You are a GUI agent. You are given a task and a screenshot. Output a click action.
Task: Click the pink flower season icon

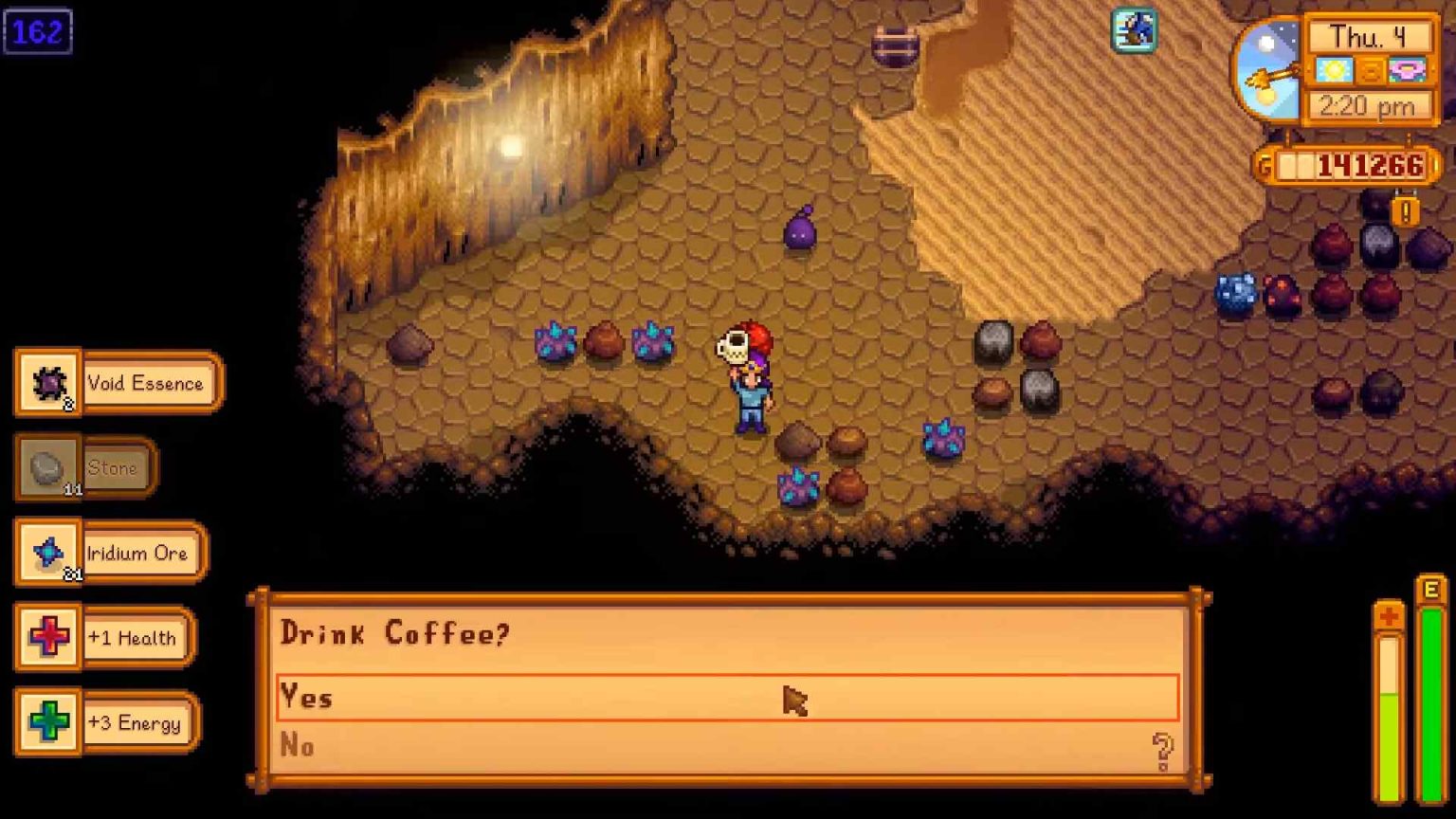(1407, 68)
